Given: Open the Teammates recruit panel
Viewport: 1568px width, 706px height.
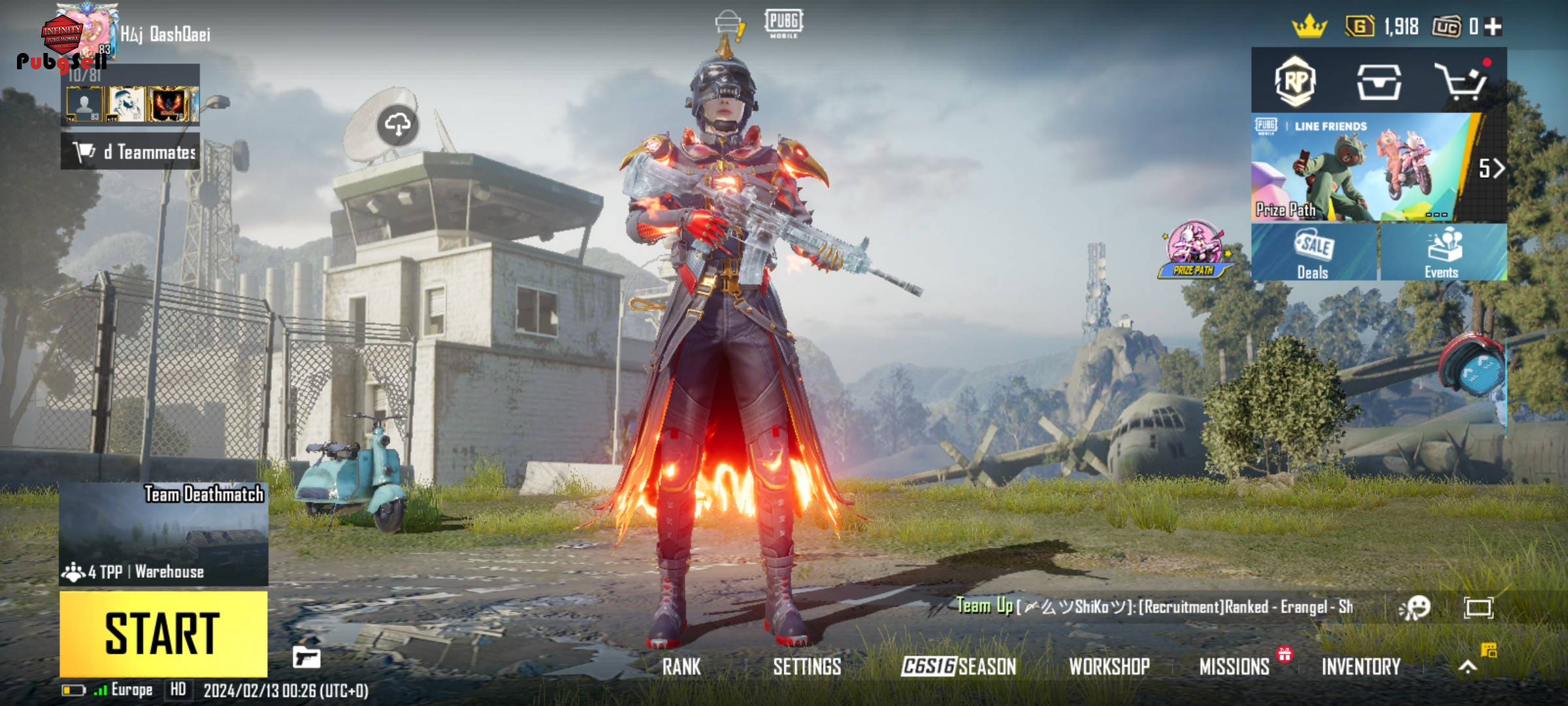Looking at the screenshot, I should pos(131,152).
